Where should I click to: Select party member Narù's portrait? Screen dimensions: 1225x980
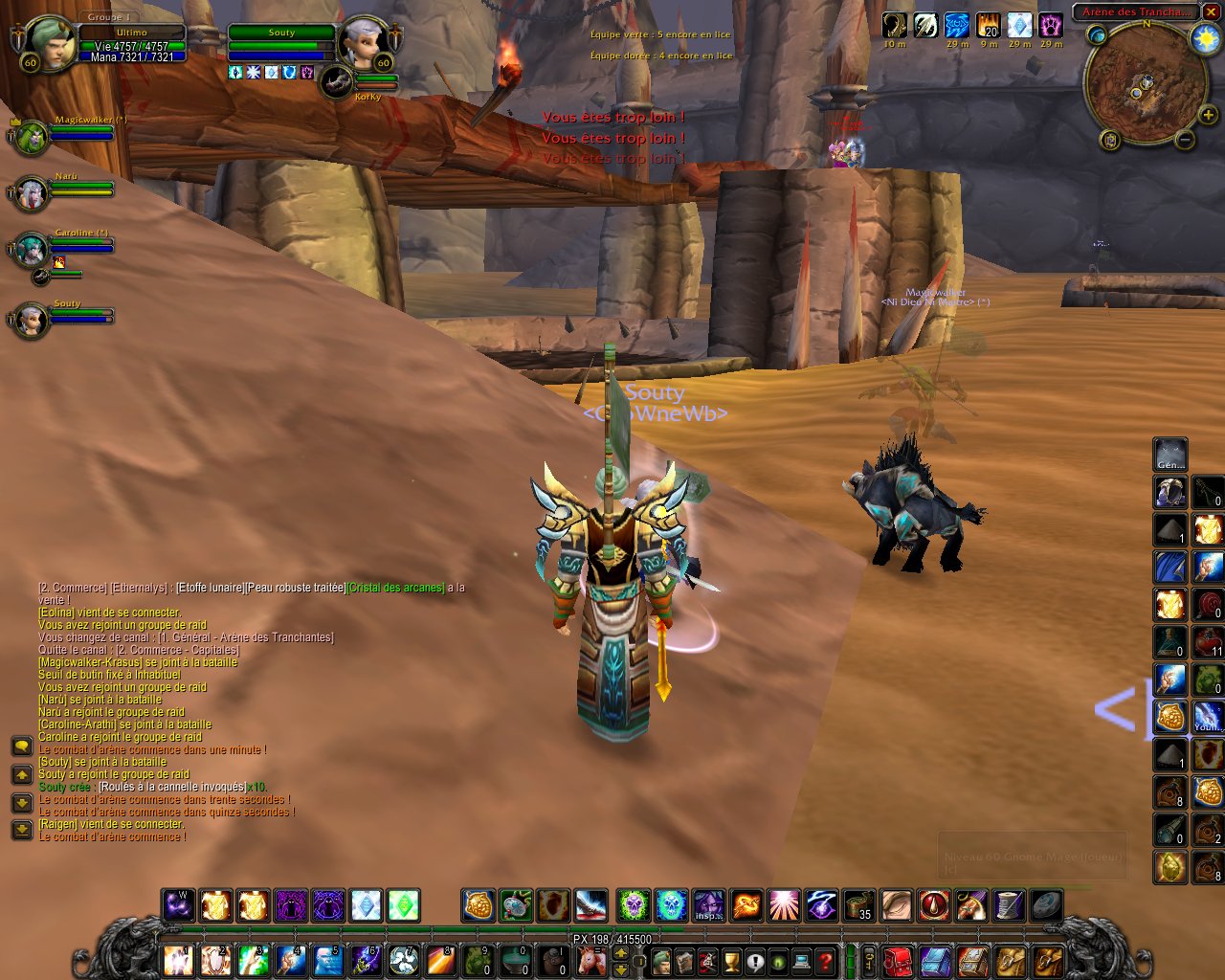coord(31,193)
